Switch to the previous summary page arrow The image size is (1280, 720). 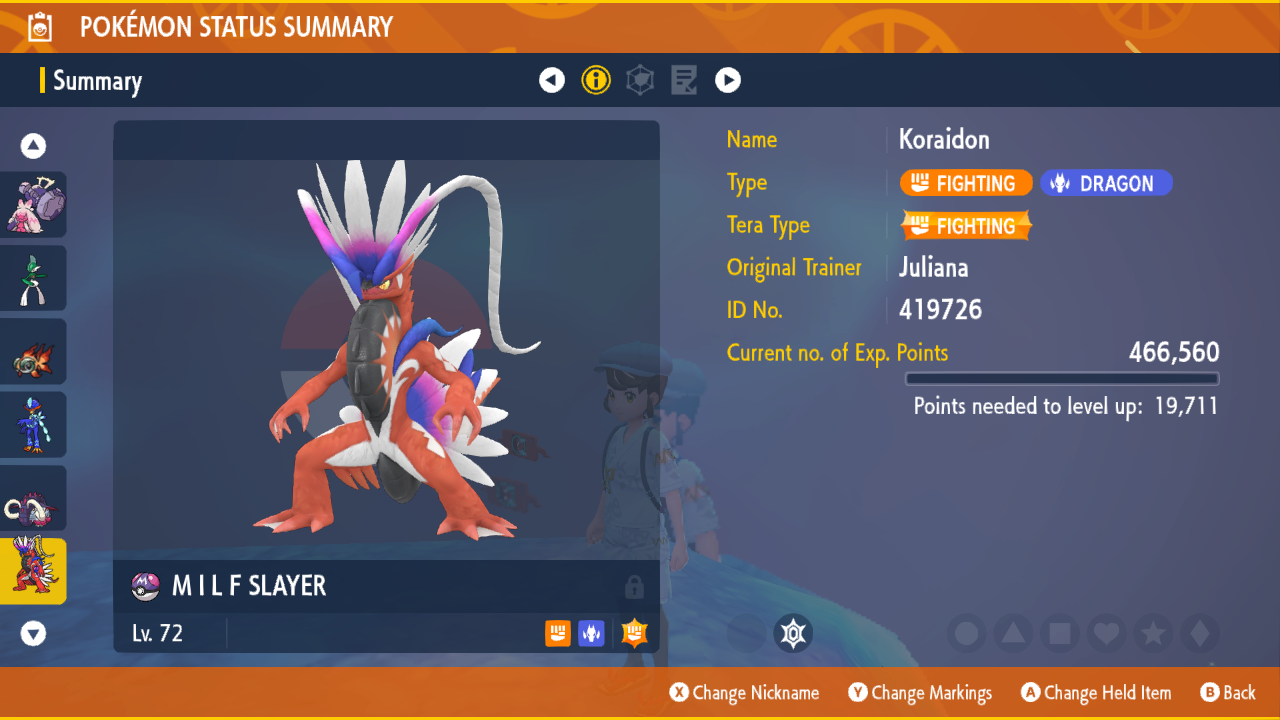point(552,80)
